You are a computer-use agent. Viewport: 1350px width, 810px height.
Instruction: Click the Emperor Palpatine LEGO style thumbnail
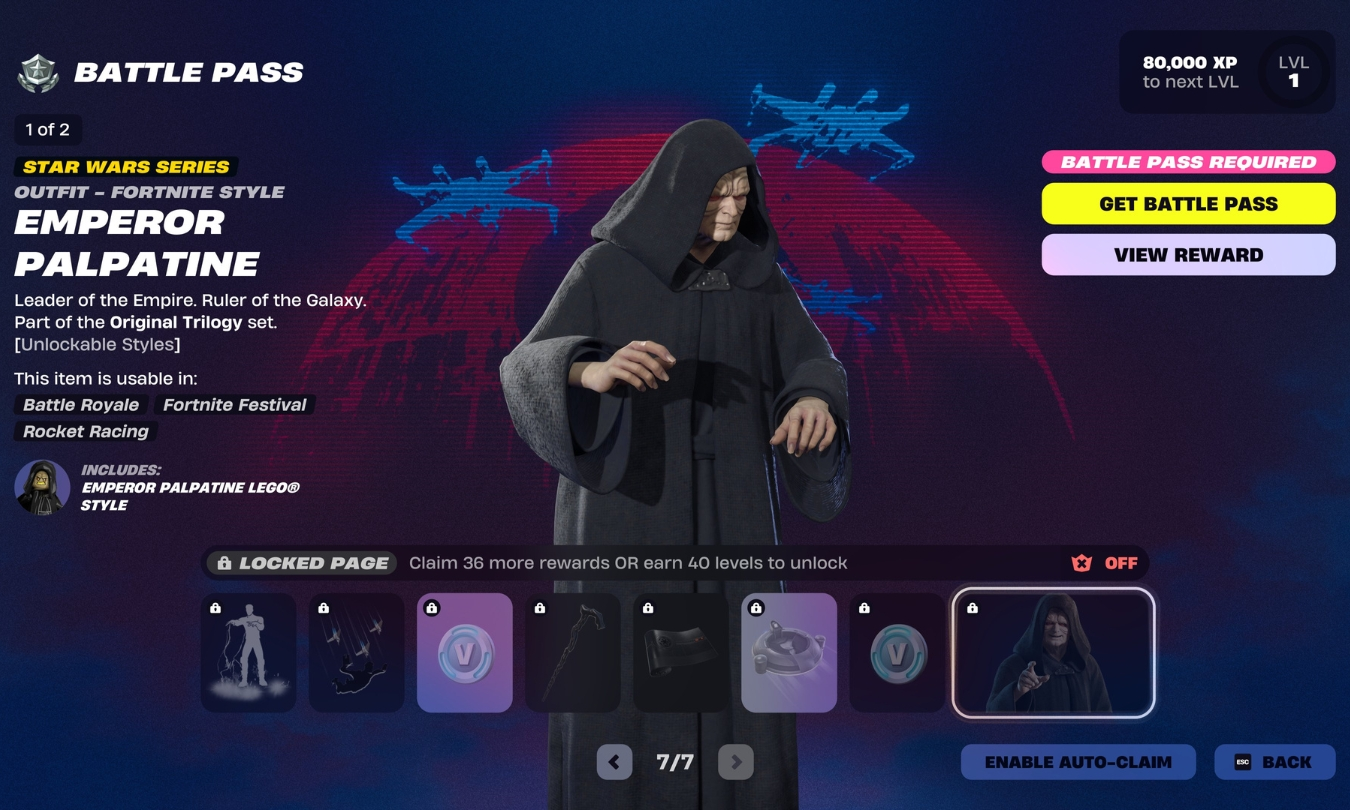click(41, 488)
